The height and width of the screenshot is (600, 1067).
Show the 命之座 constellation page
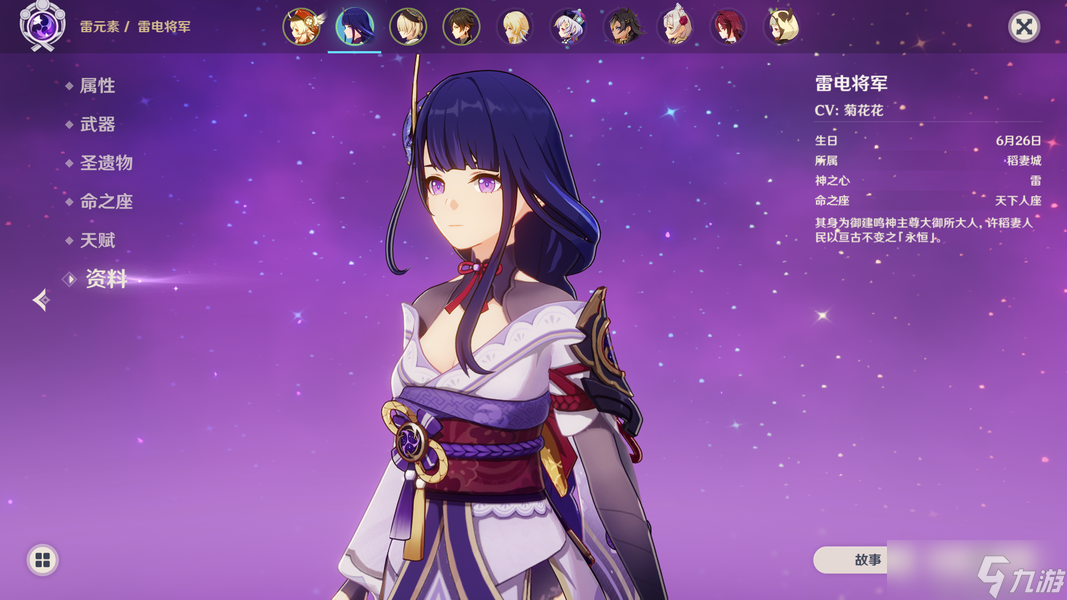coord(106,202)
